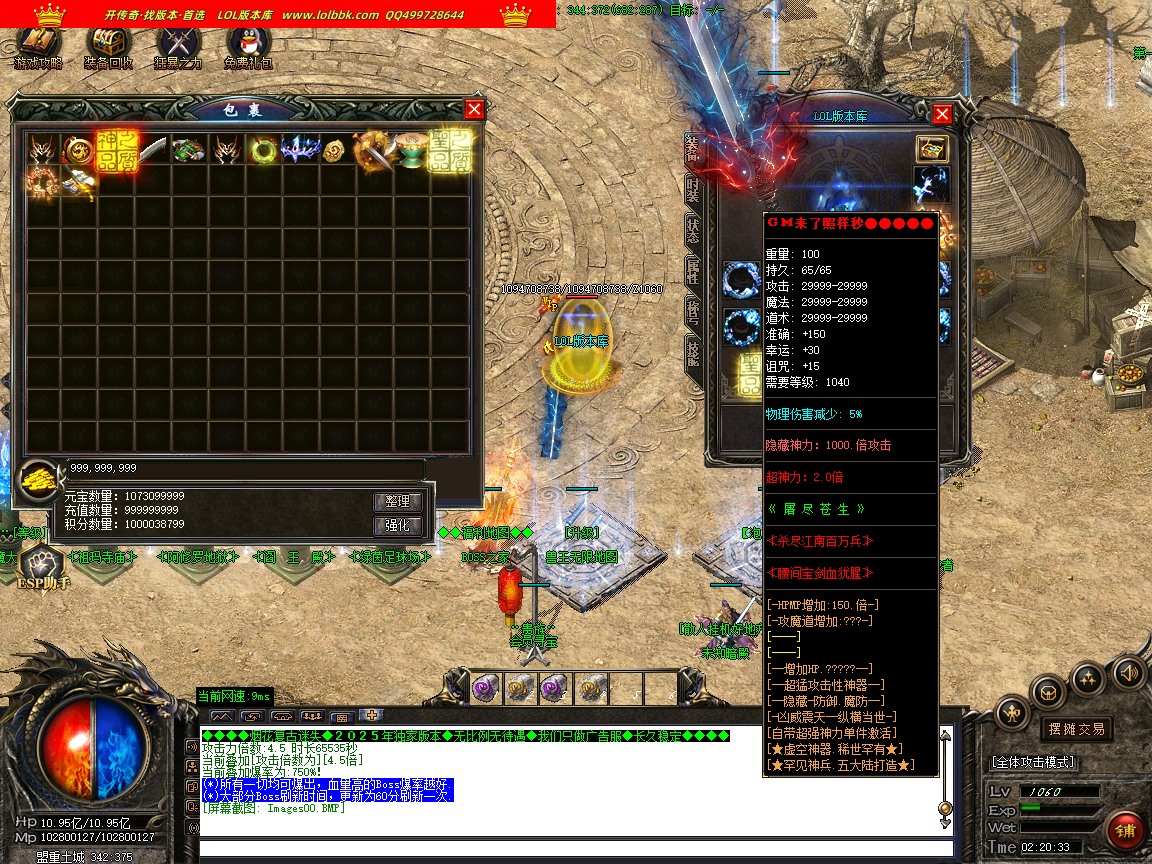Toggle the sound speaker button
This screenshot has width=1152, height=864.
(1129, 672)
